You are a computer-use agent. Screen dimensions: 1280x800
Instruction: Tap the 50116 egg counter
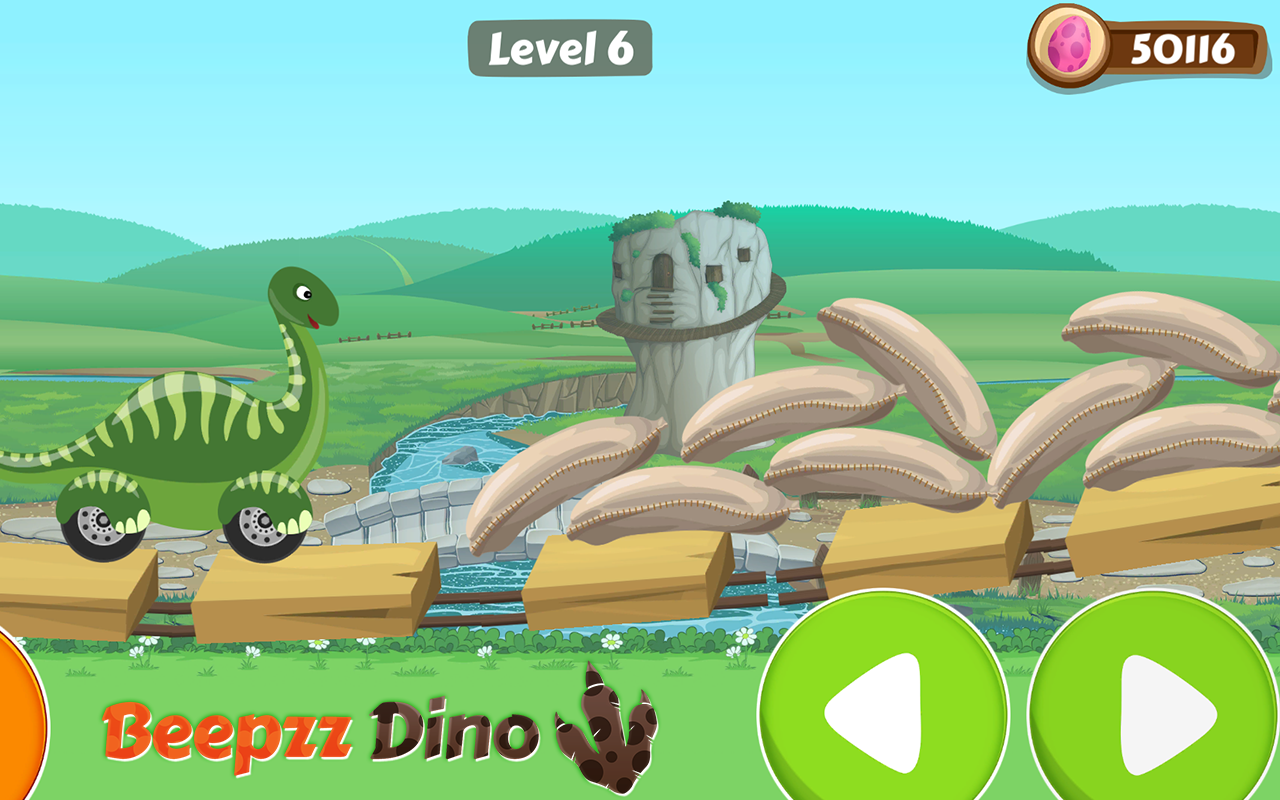pyautogui.click(x=1185, y=47)
